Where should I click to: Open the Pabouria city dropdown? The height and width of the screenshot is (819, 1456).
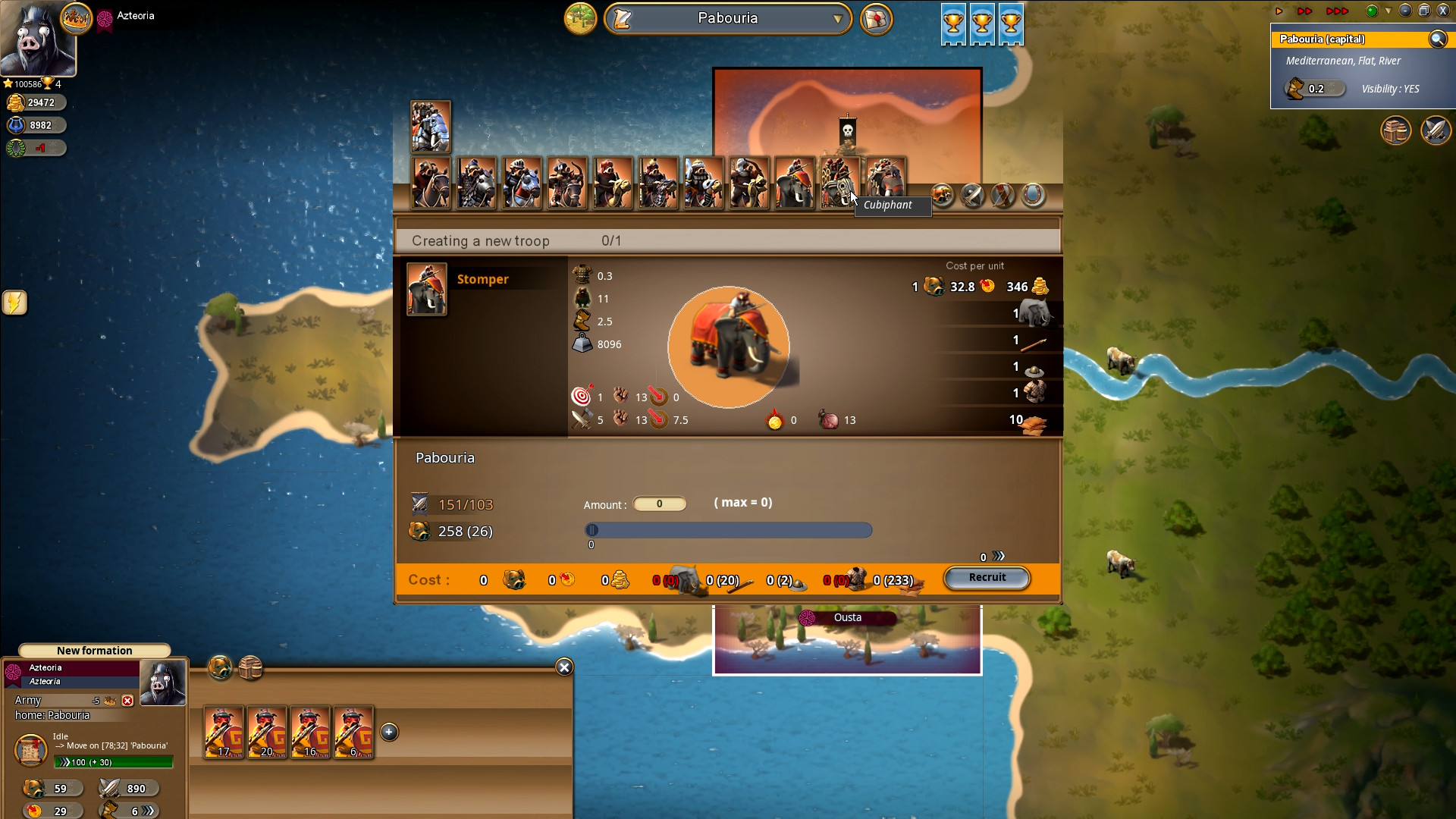[836, 19]
